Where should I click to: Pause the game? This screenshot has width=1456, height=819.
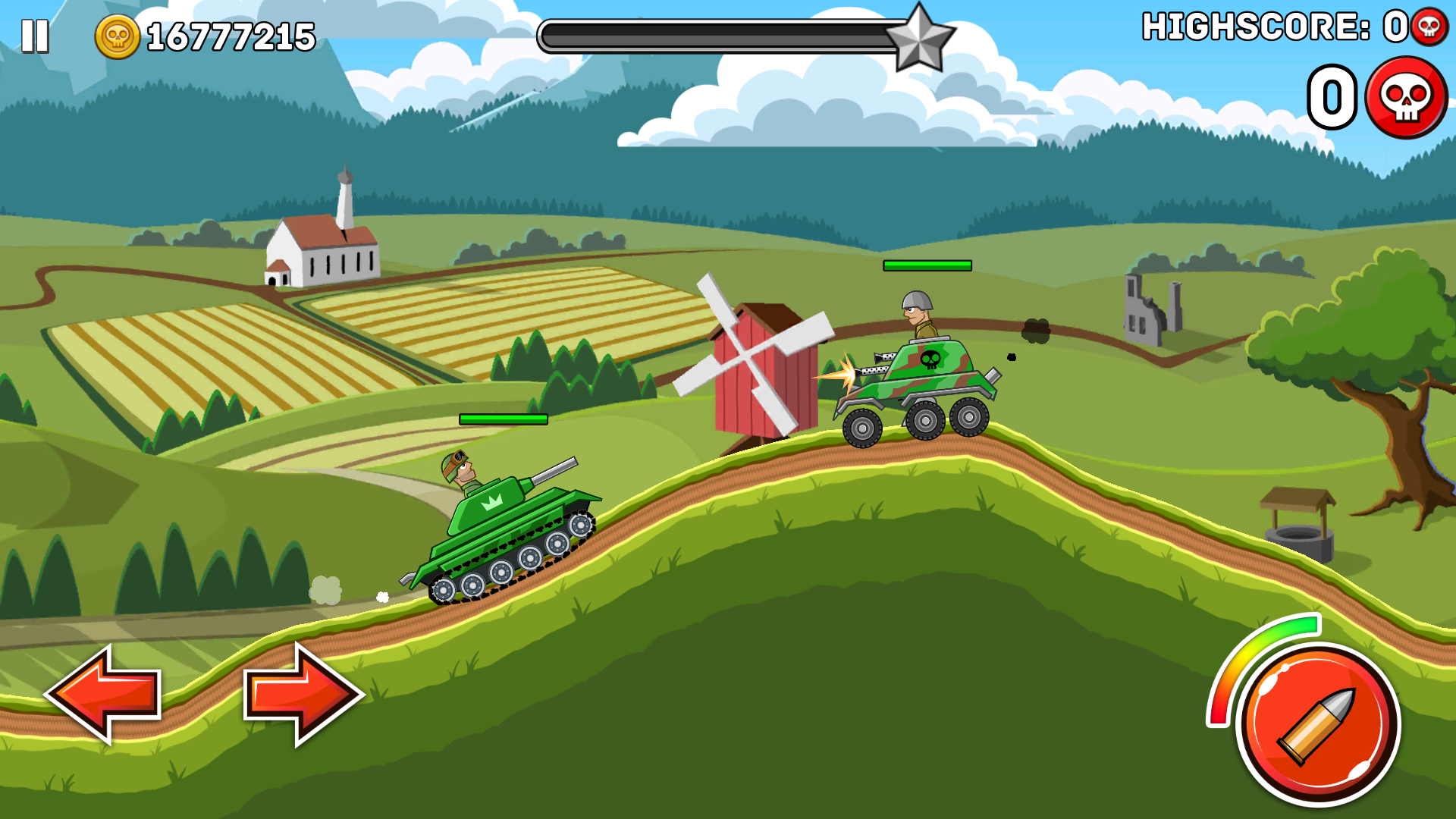[35, 36]
